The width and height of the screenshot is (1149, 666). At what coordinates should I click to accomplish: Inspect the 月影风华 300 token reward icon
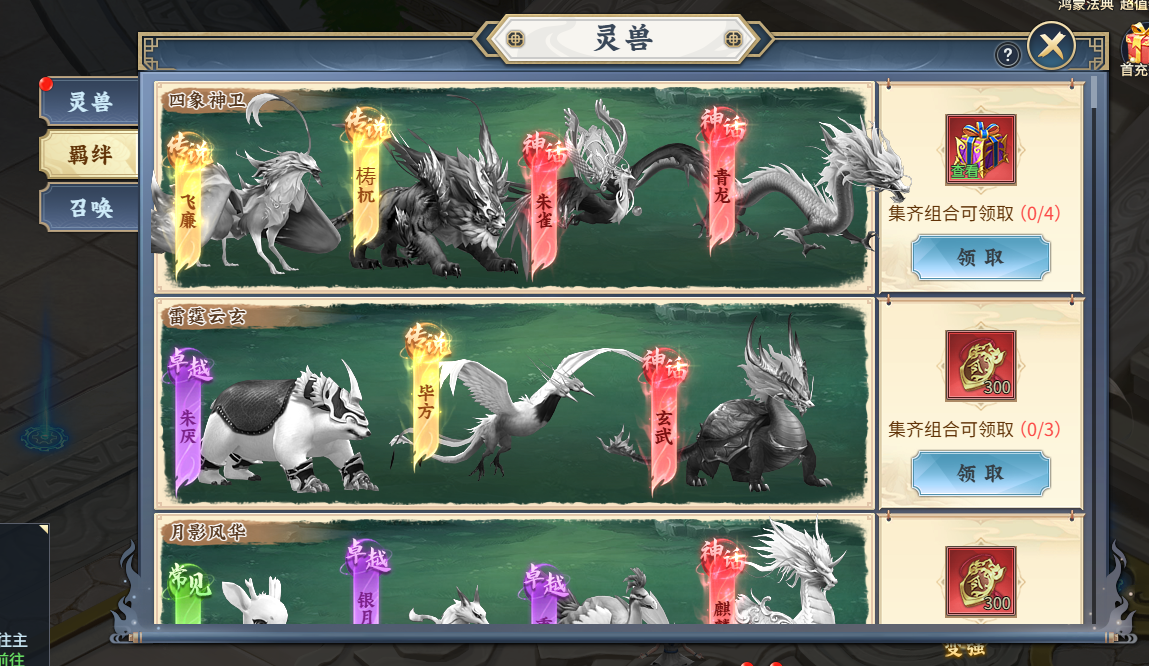(980, 580)
